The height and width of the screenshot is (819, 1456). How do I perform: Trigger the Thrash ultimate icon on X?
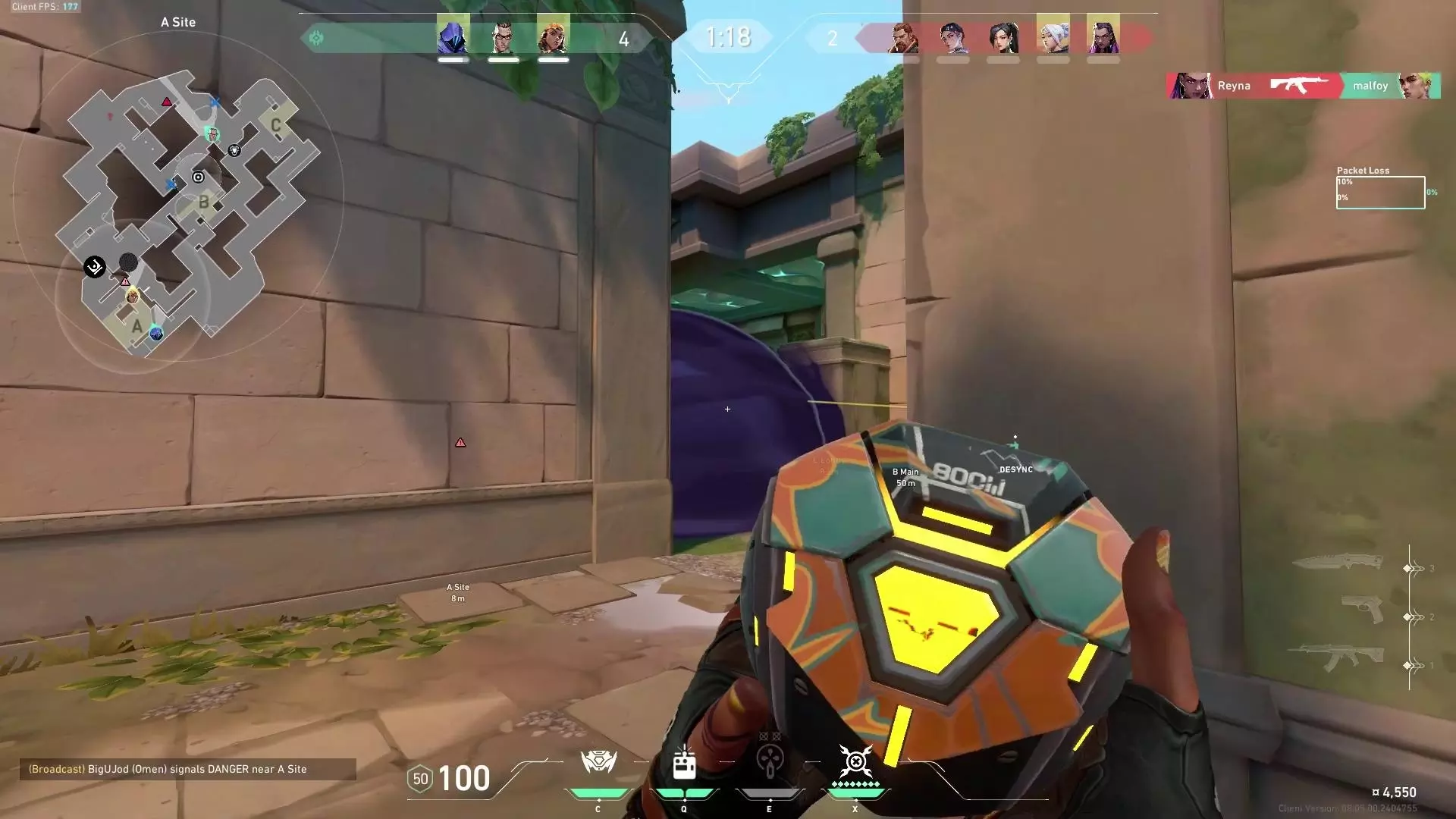[855, 762]
